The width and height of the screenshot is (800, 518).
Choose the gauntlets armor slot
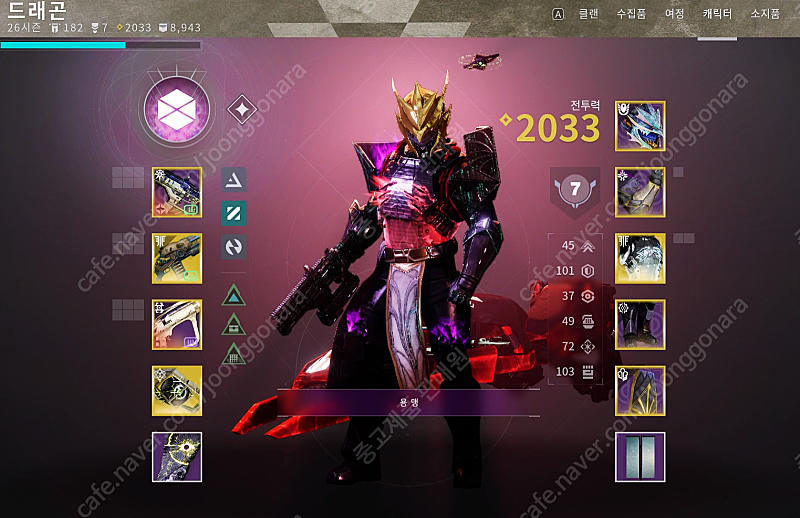[640, 192]
